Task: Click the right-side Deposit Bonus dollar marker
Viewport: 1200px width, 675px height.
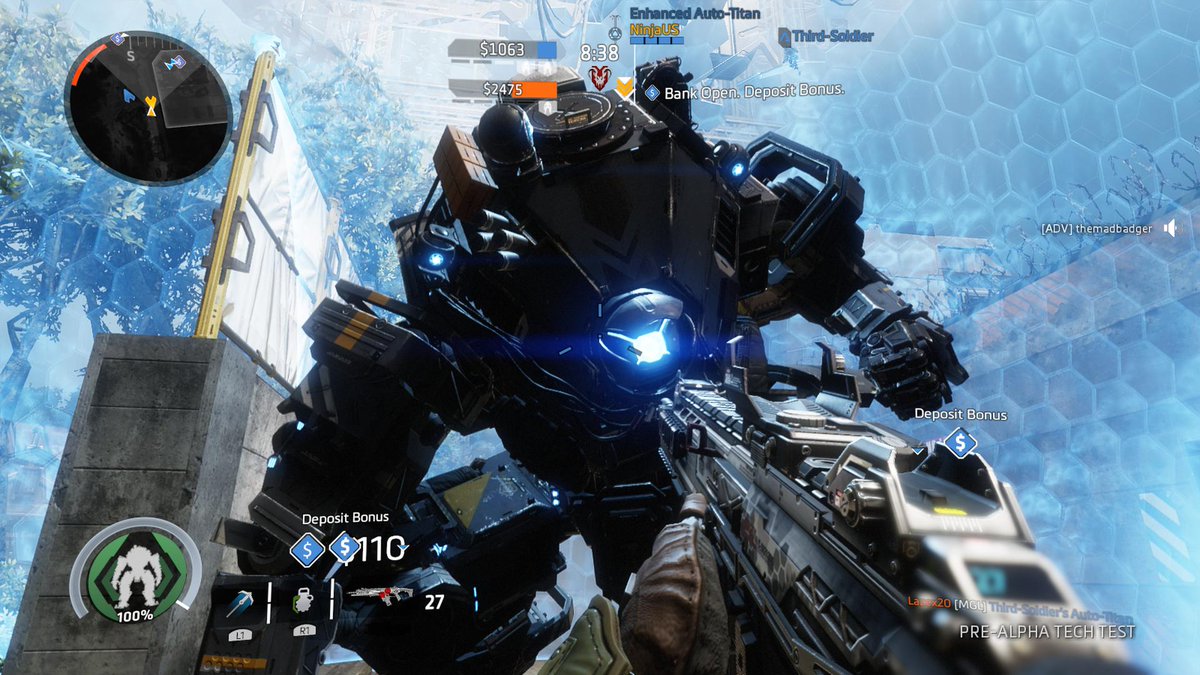Action: (x=959, y=442)
